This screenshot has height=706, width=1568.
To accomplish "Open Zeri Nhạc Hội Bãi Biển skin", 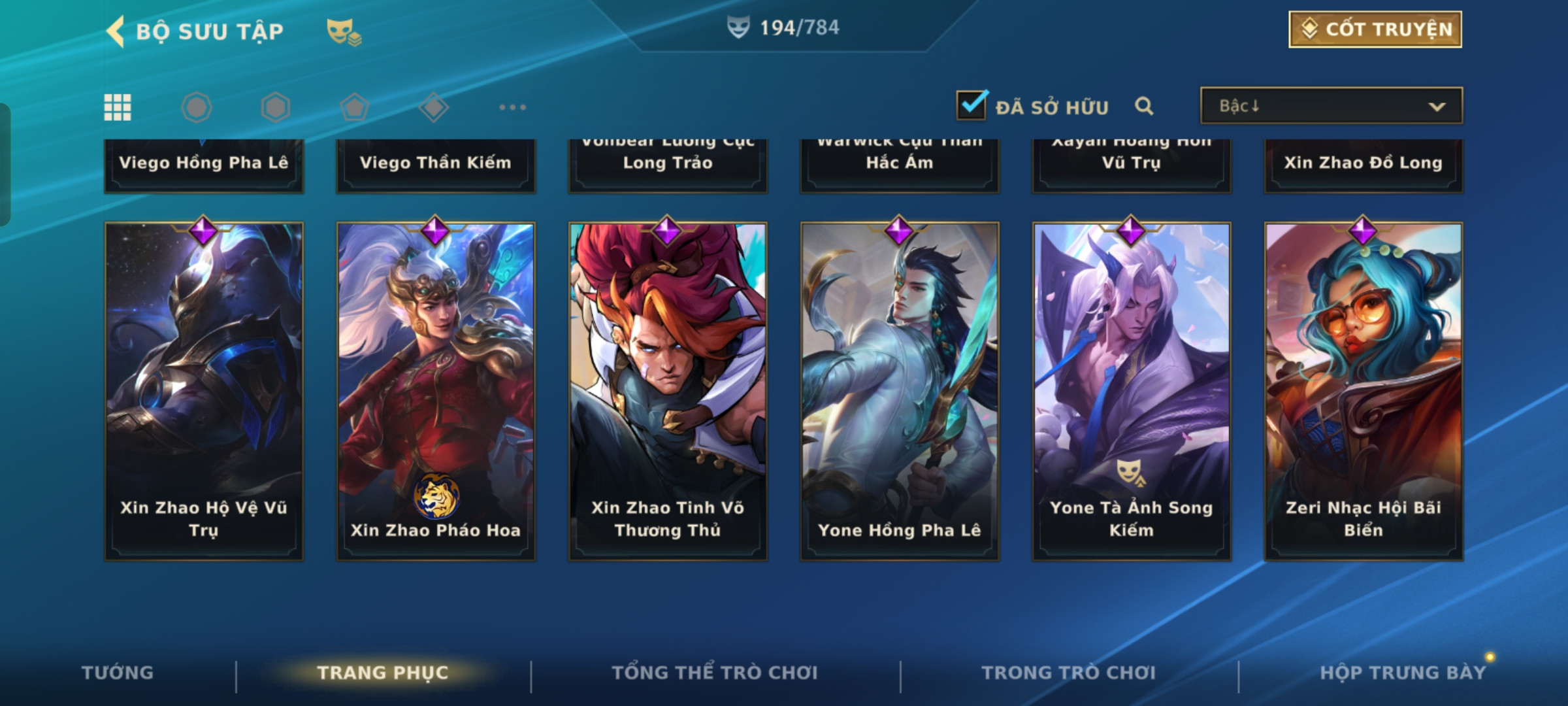I will pyautogui.click(x=1364, y=391).
